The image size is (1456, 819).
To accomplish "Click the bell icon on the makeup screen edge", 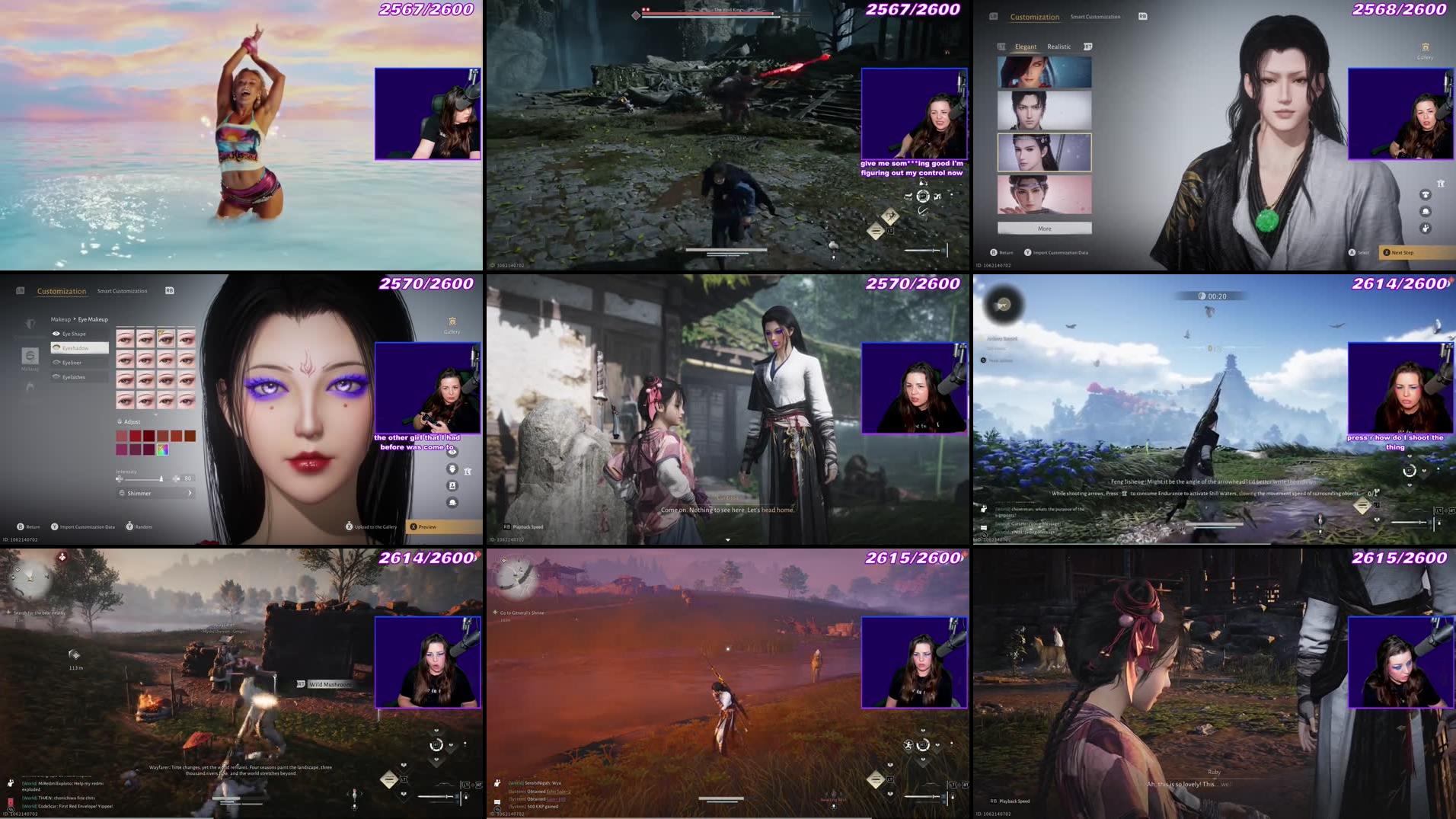I will point(452,503).
